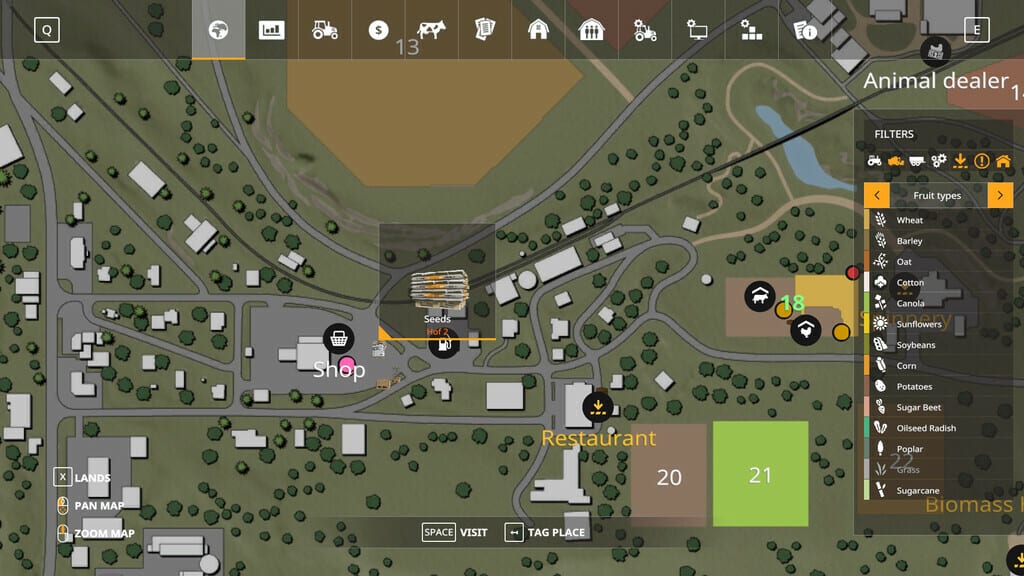Viewport: 1024px width, 576px height.
Task: Toggle the tractor vehicles map filter icon
Action: click(874, 160)
